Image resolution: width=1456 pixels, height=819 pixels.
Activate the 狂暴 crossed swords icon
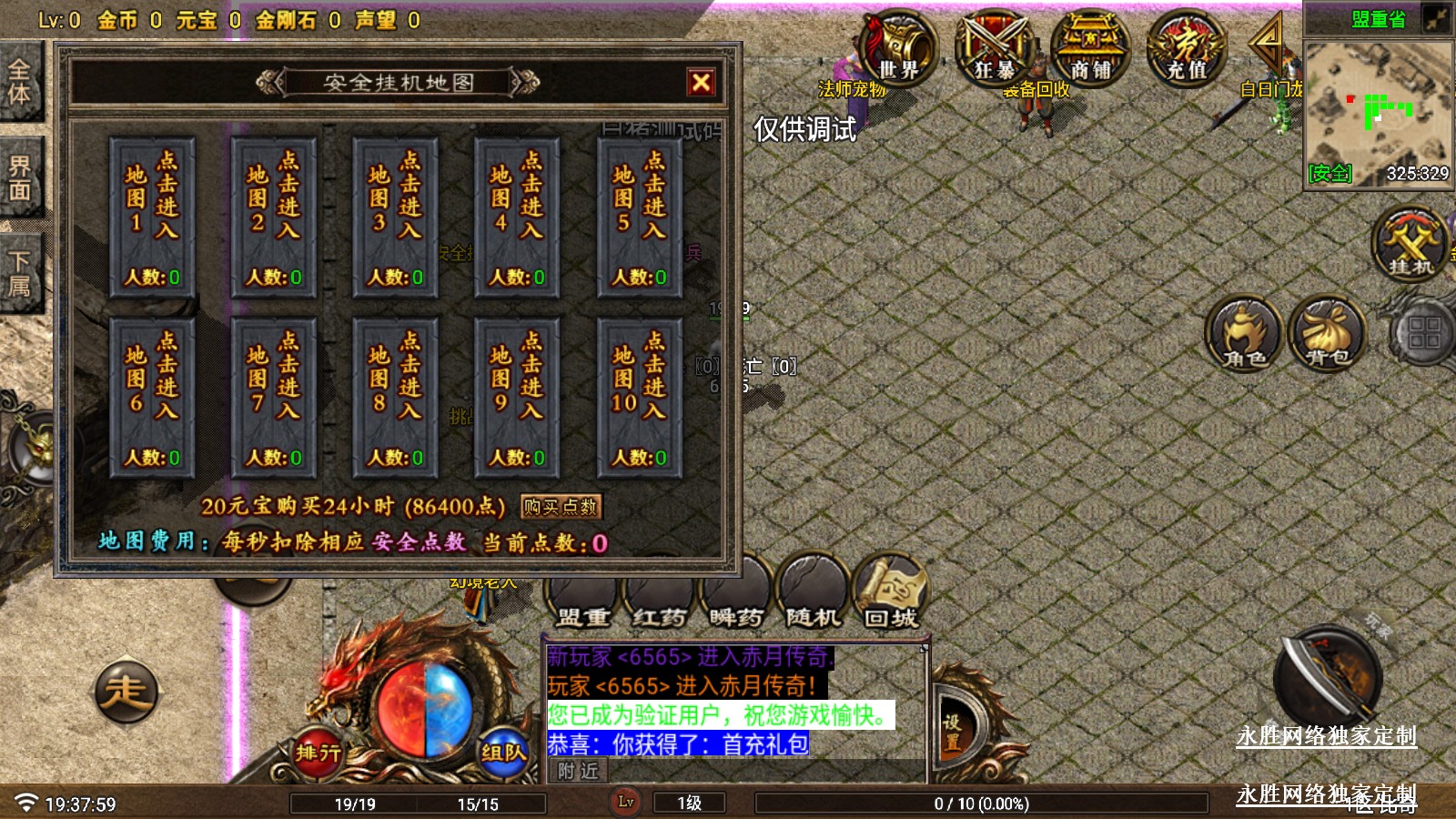994,47
